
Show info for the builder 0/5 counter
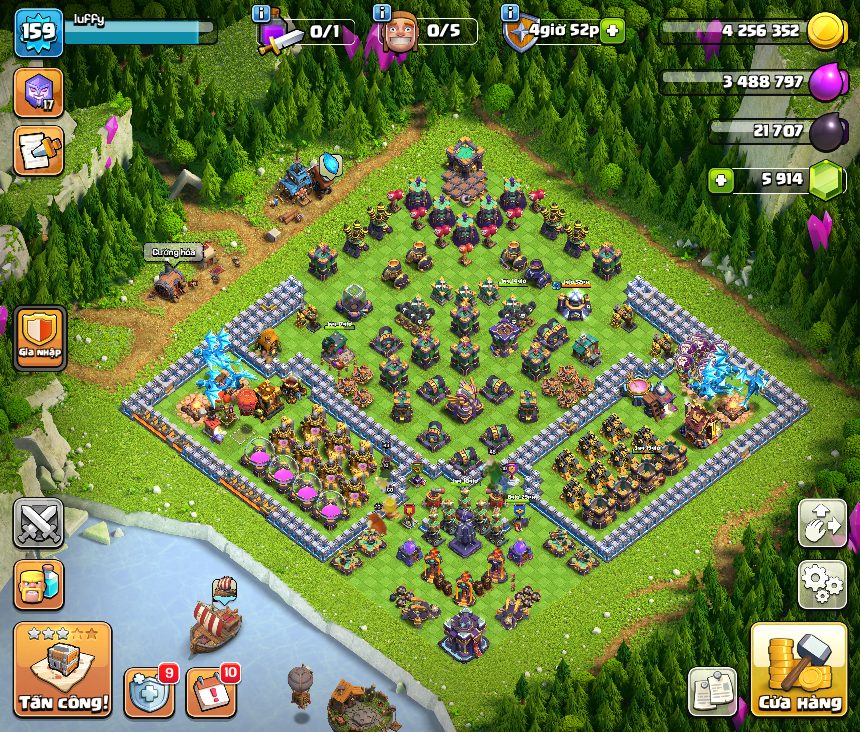pyautogui.click(x=381, y=13)
